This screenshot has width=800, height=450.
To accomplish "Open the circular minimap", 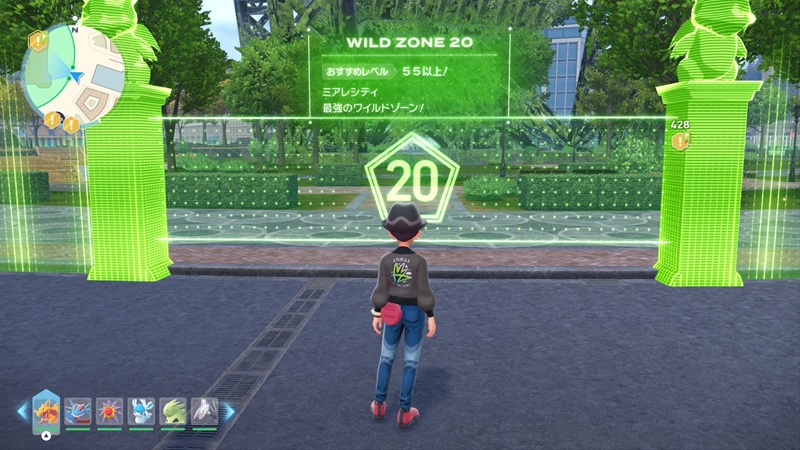I will [72, 70].
